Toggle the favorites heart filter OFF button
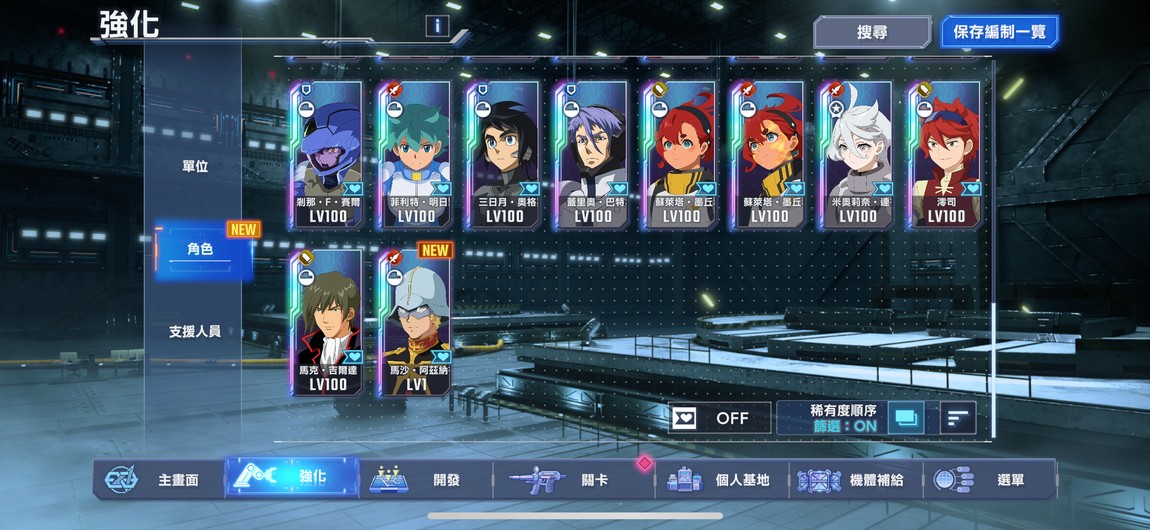1150x530 pixels. click(720, 418)
